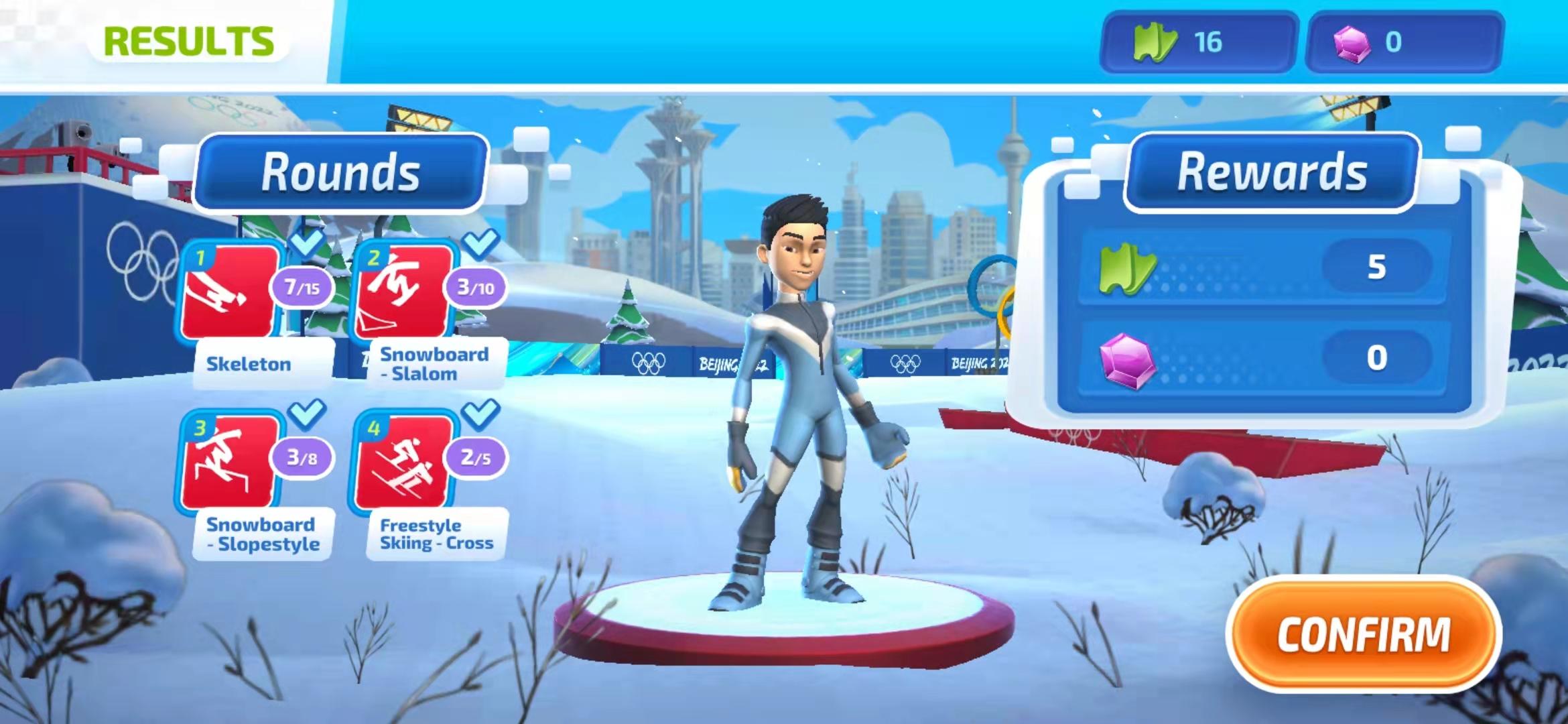1568x724 pixels.
Task: Confirm the results with the orange button
Action: click(x=1363, y=633)
